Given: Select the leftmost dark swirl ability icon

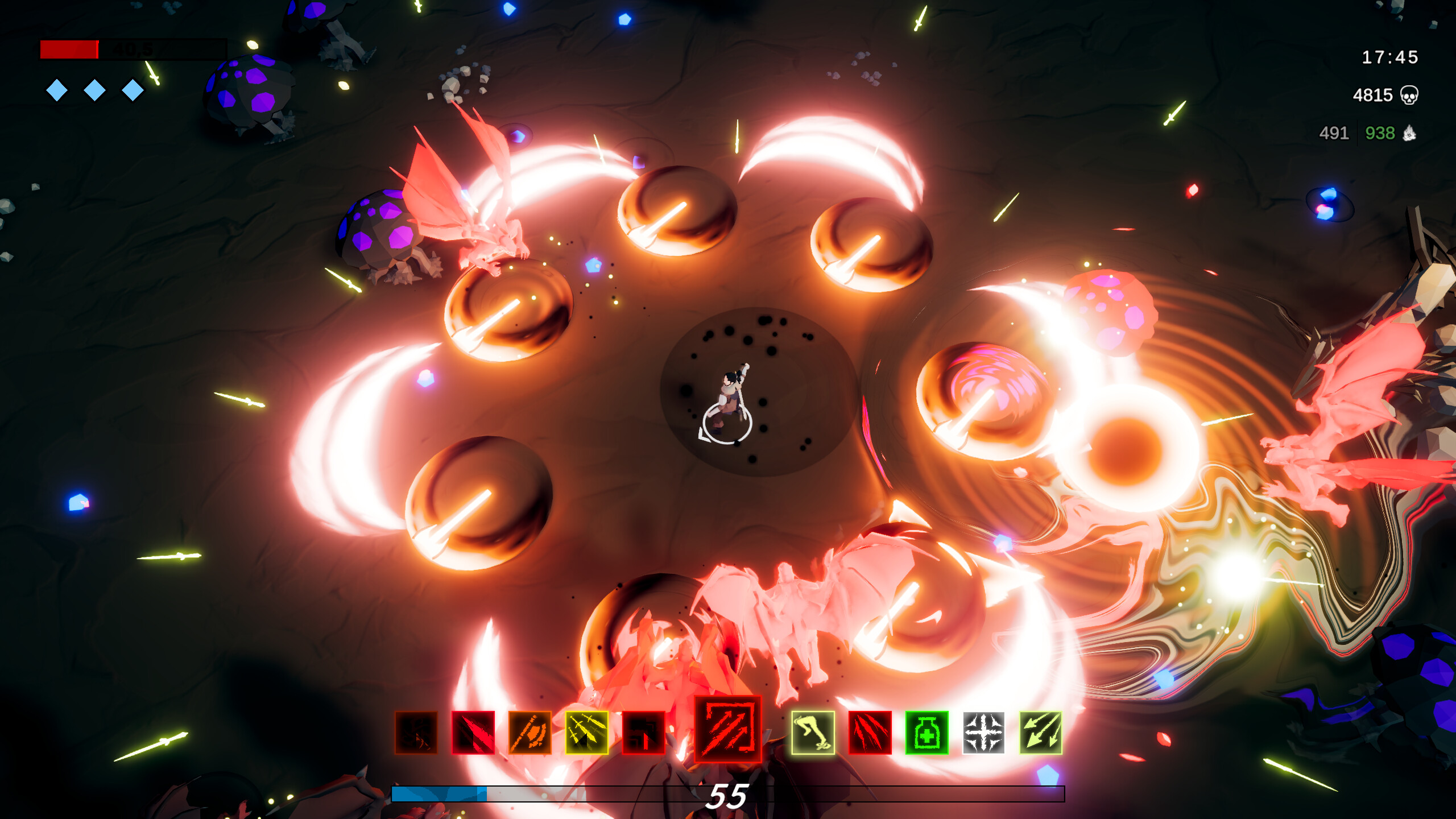Looking at the screenshot, I should tap(417, 732).
